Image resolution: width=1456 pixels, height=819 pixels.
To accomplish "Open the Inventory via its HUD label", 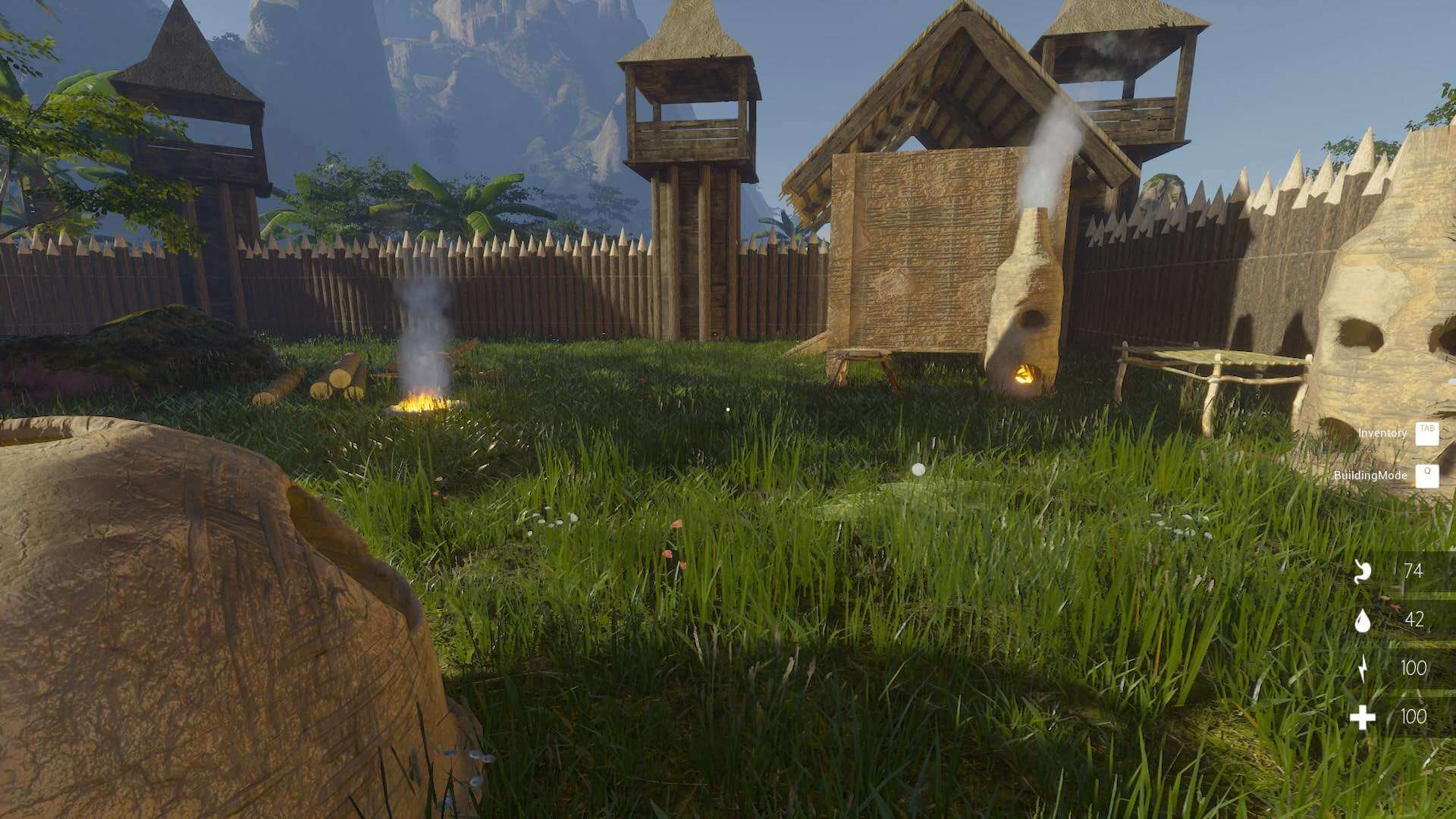I will pos(1385,434).
